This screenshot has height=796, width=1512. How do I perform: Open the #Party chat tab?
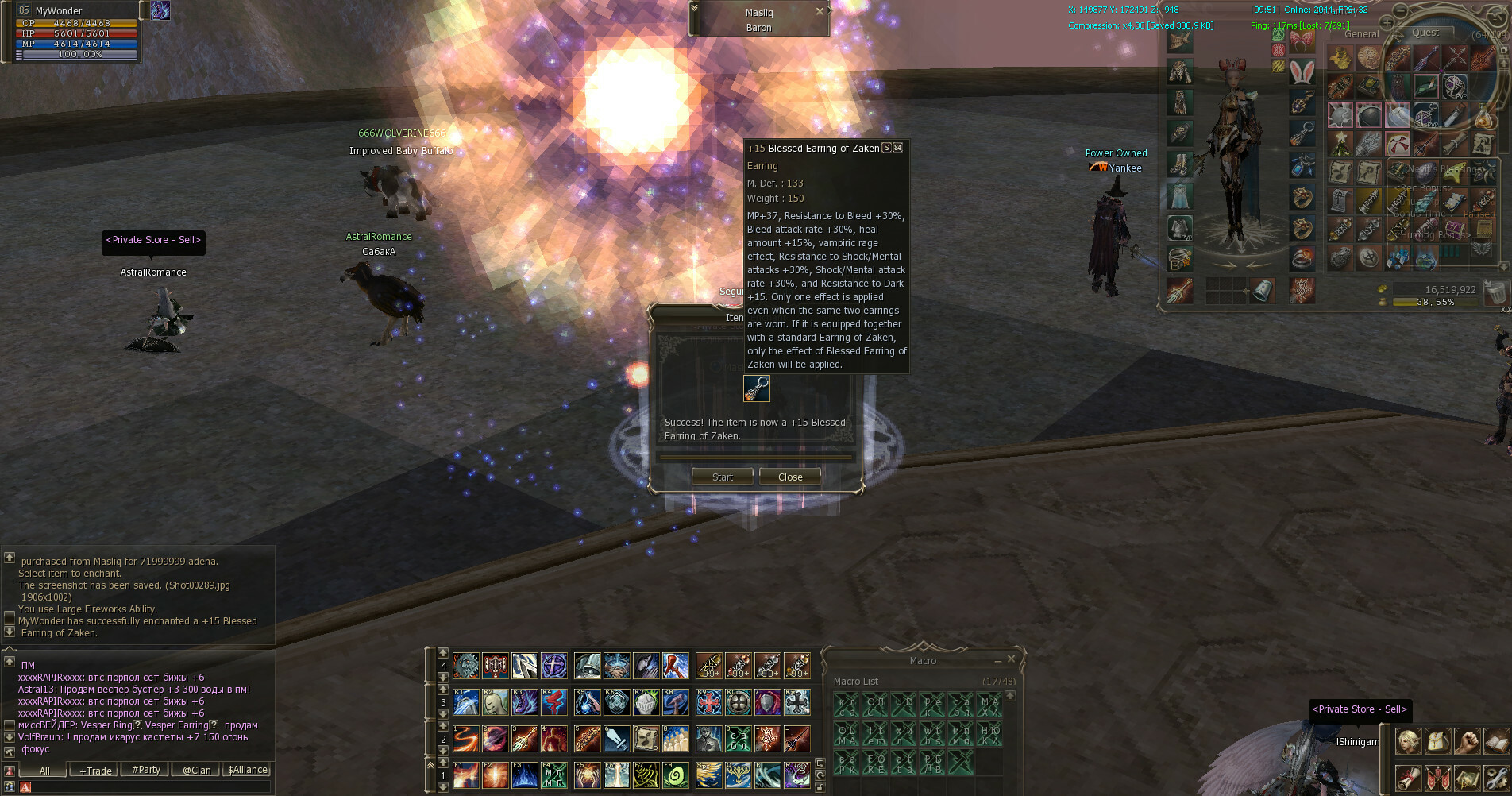(x=146, y=770)
